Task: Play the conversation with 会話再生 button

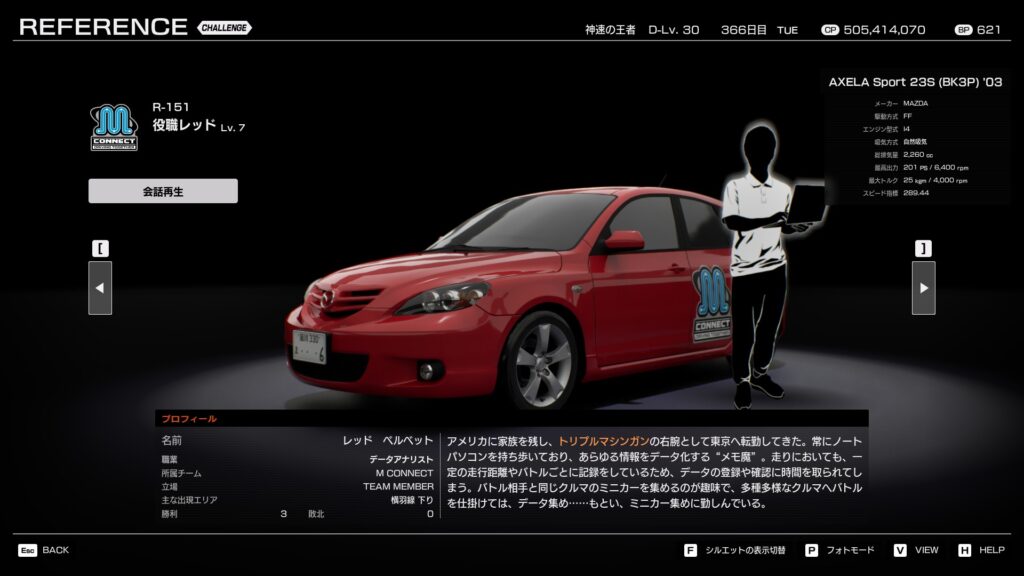Action: [163, 191]
